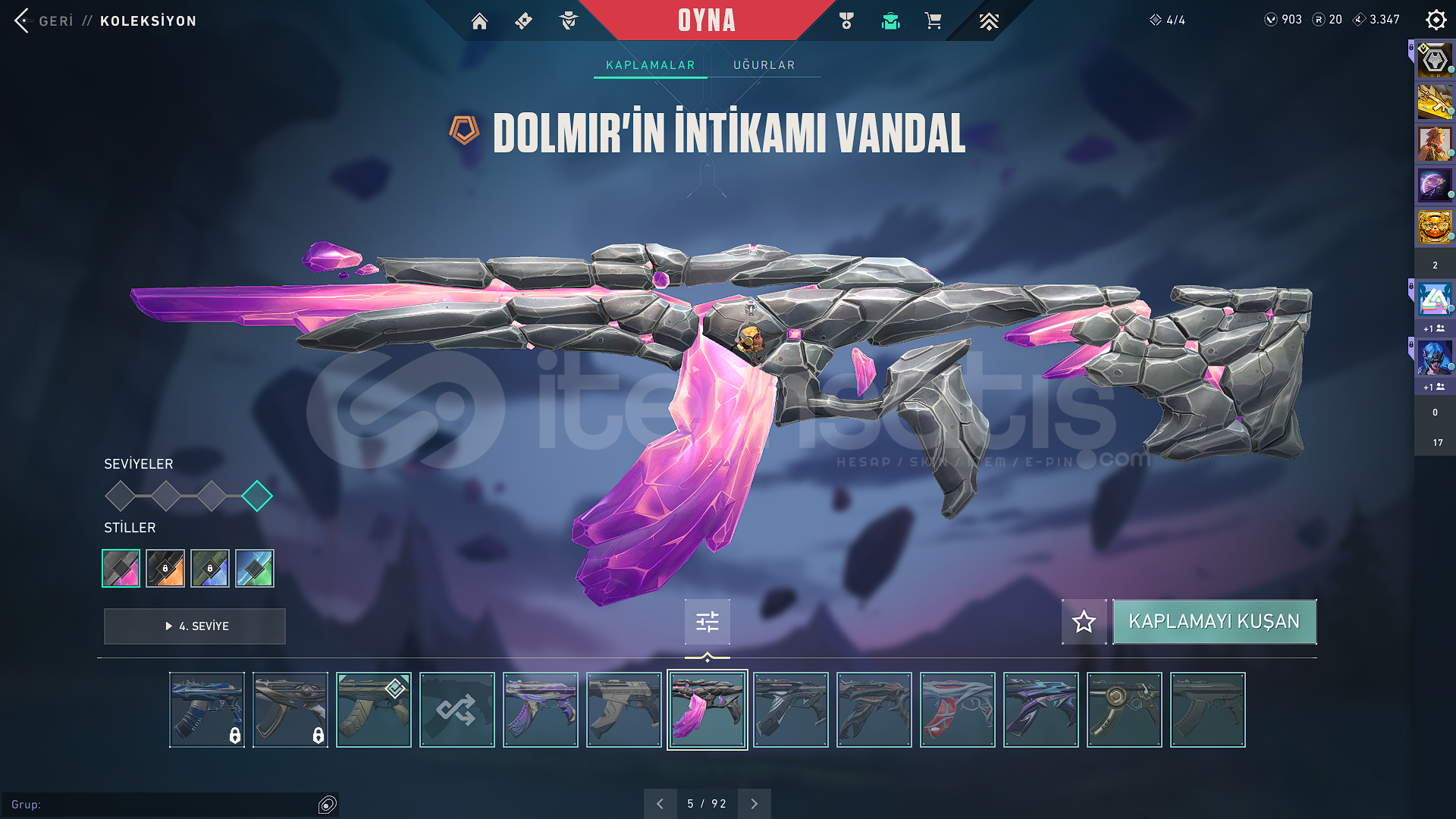The image size is (1456, 819).
Task: Go to the next skins page
Action: click(x=754, y=804)
